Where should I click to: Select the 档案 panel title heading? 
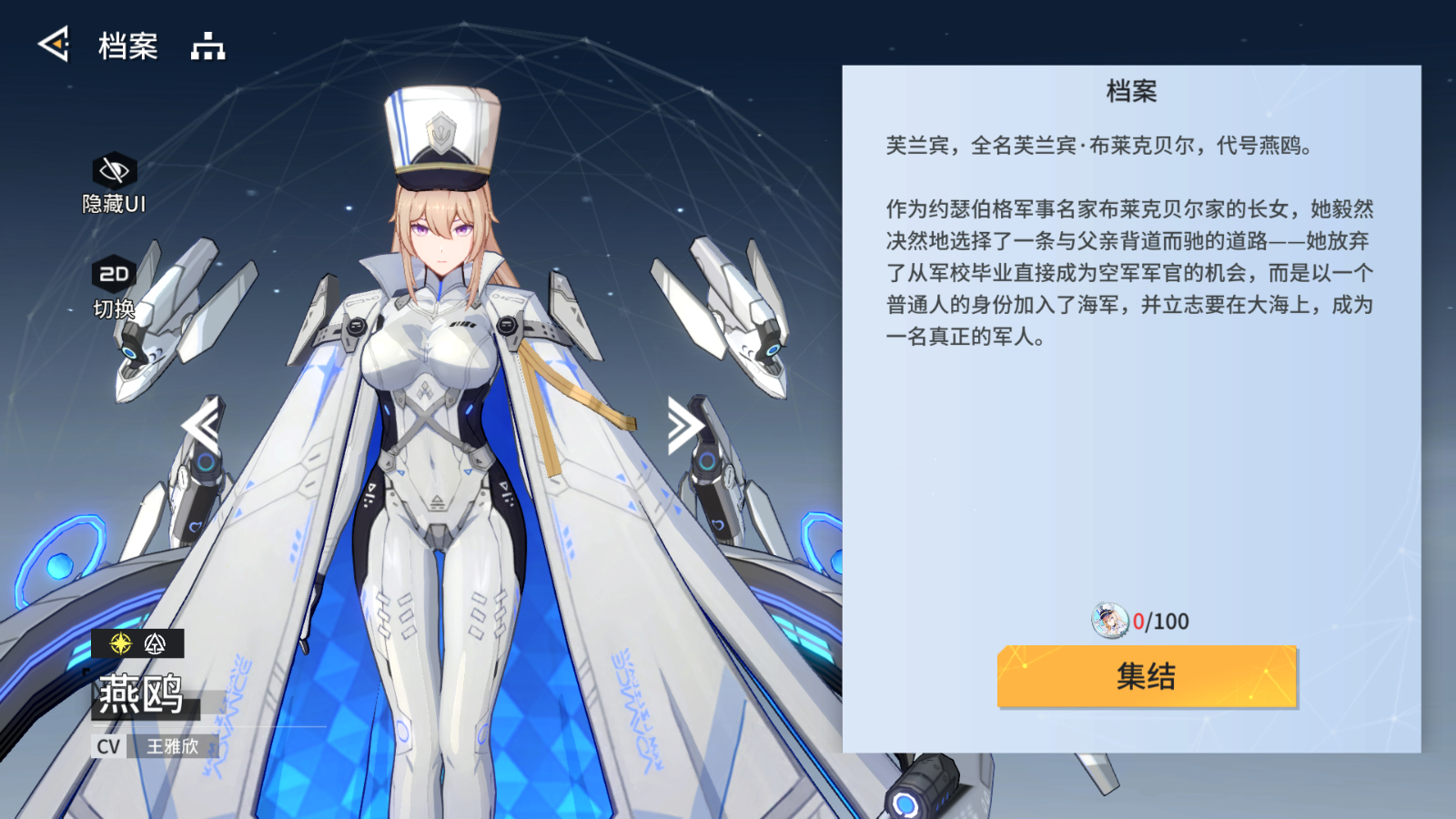coord(1131,92)
